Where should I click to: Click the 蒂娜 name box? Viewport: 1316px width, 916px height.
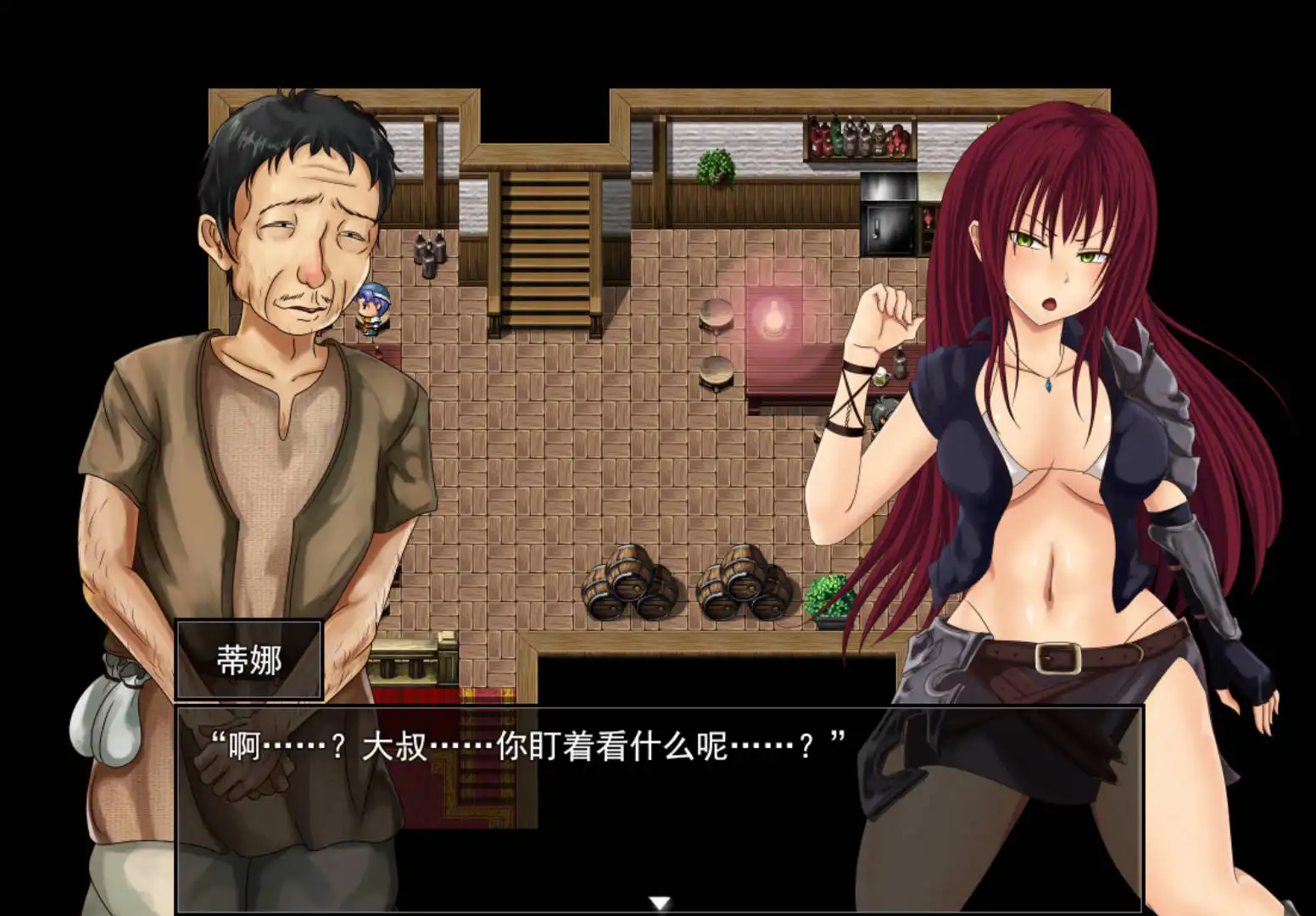pos(247,659)
